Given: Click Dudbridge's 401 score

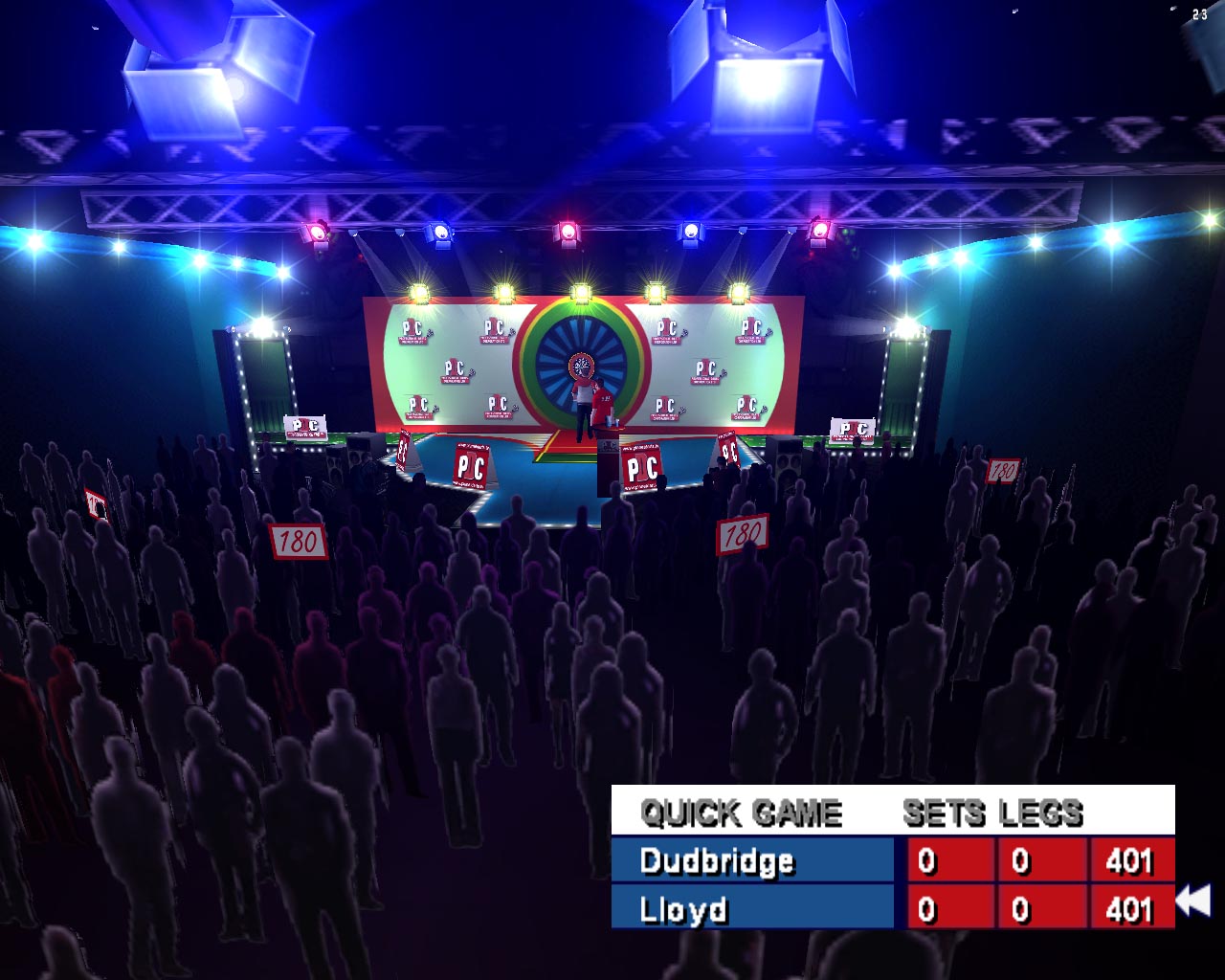Looking at the screenshot, I should (1129, 861).
